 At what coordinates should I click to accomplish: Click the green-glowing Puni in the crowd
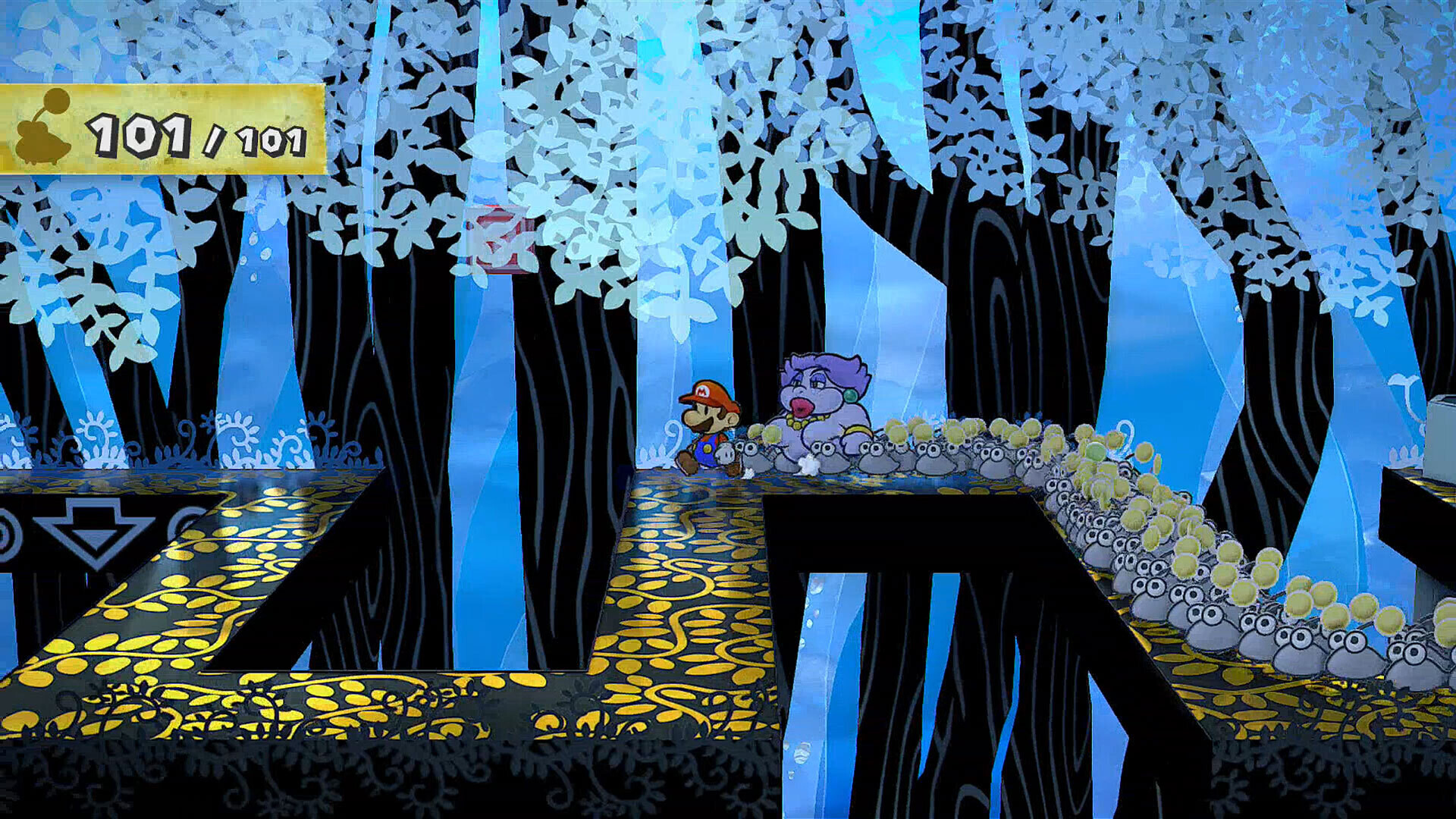coord(1095,452)
